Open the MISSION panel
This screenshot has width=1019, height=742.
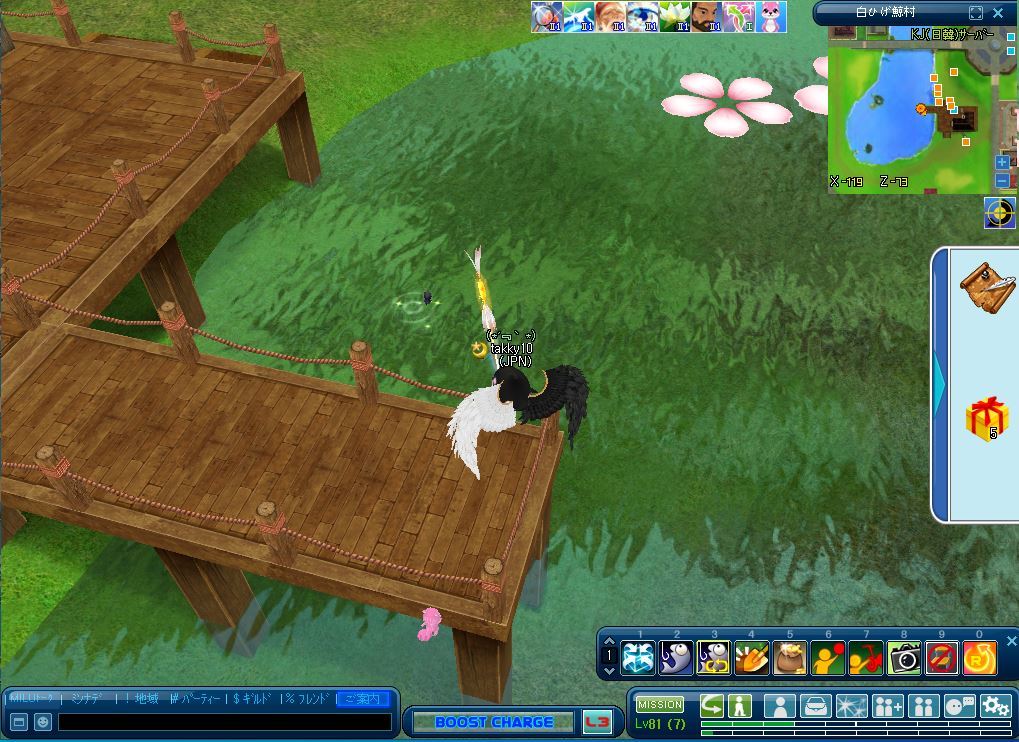pyautogui.click(x=660, y=705)
